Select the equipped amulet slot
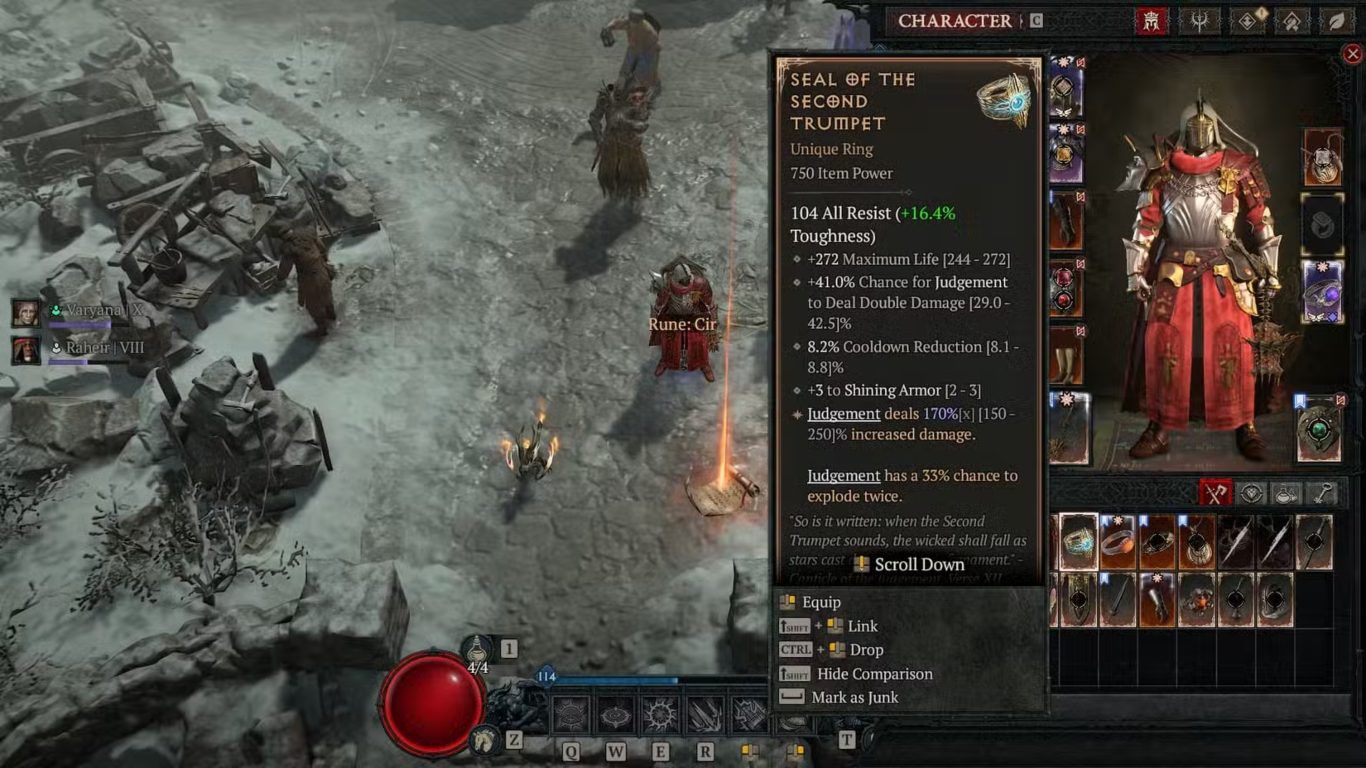 coord(1322,157)
